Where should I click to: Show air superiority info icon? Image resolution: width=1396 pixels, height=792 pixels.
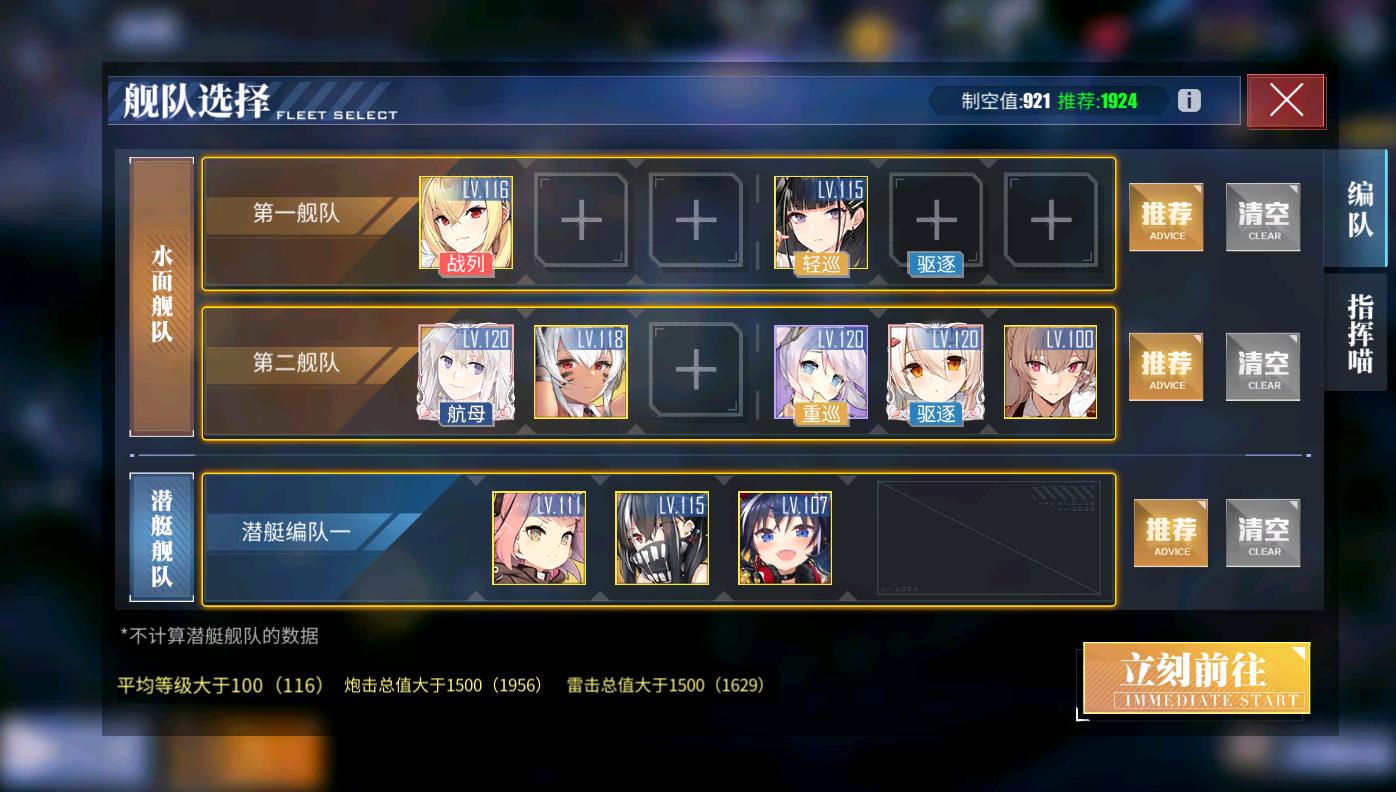pos(1188,101)
